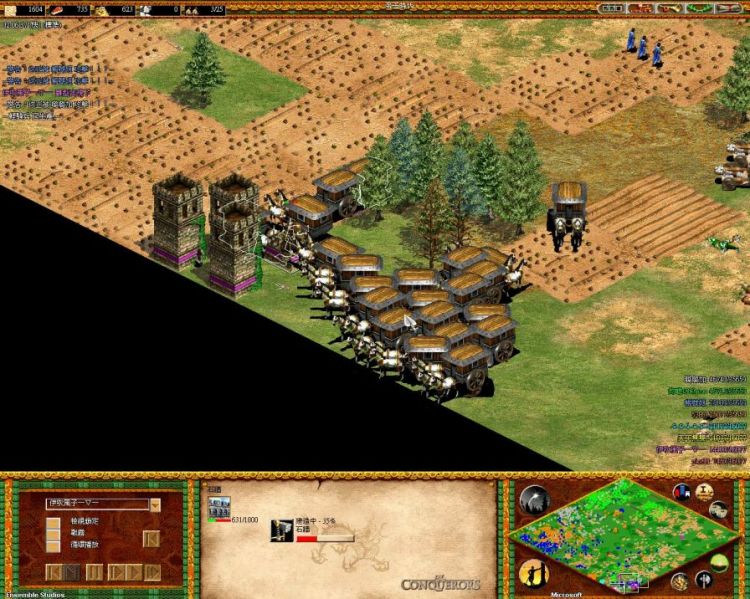Open the statistics button with red-blue icon
This screenshot has height=599, width=750.
point(683,493)
